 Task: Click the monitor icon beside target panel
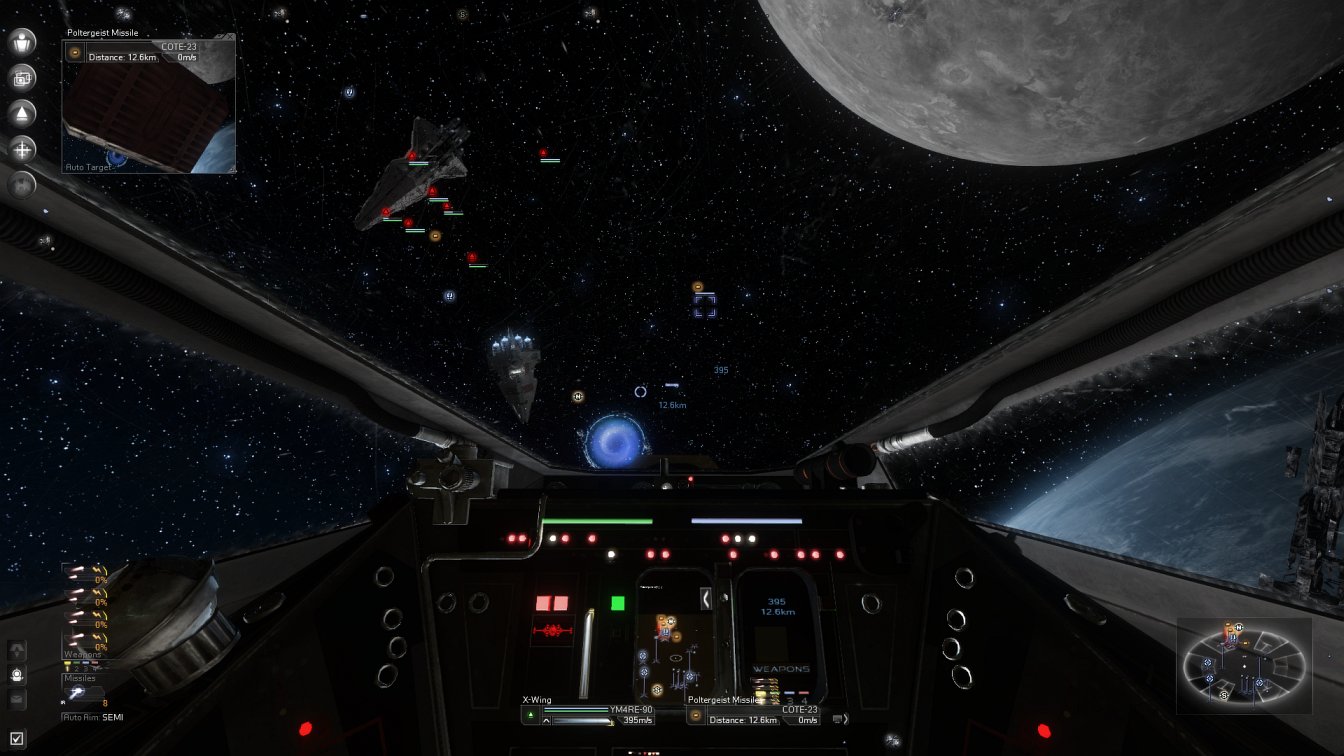[x=837, y=719]
